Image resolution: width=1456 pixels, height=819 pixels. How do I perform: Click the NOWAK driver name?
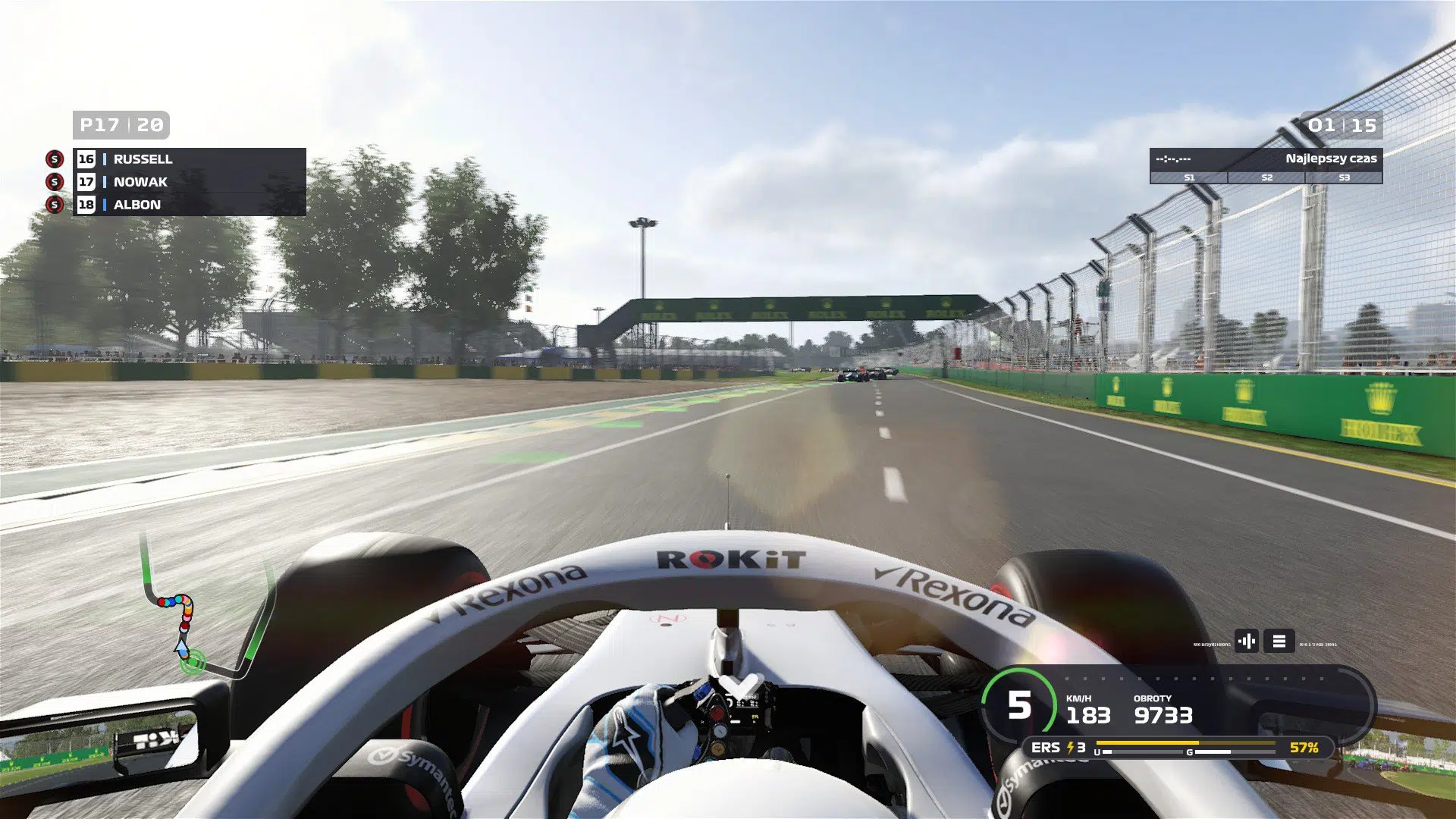click(139, 182)
